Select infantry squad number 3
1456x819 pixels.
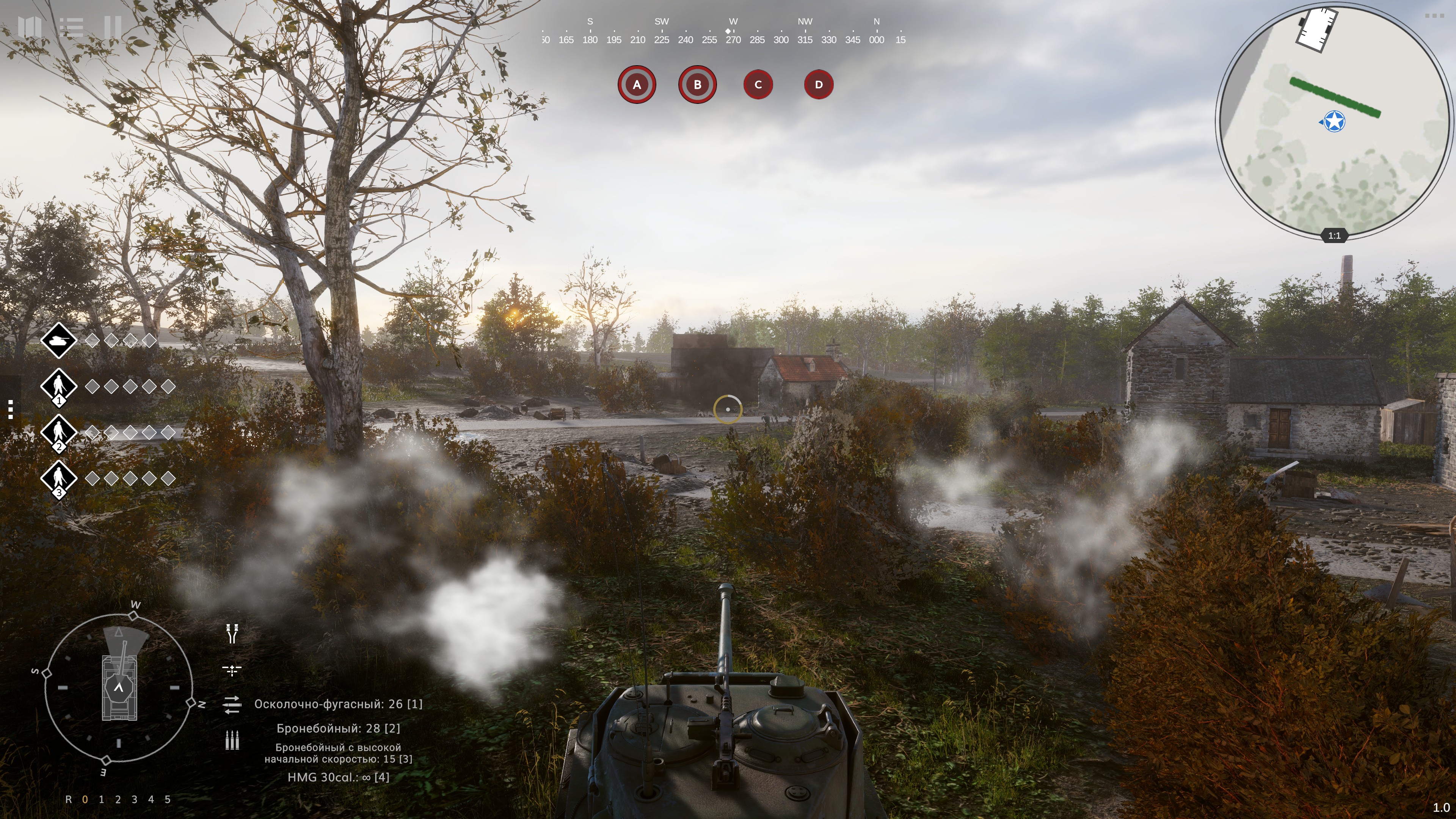[59, 479]
